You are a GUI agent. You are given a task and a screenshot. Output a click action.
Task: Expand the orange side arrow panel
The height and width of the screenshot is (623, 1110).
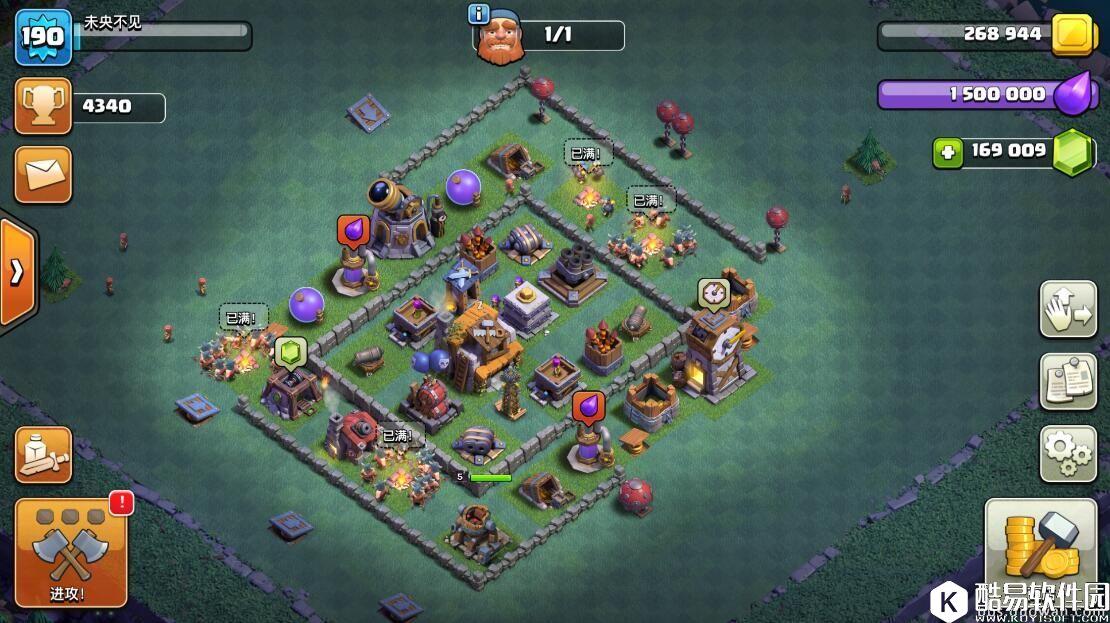pyautogui.click(x=17, y=272)
